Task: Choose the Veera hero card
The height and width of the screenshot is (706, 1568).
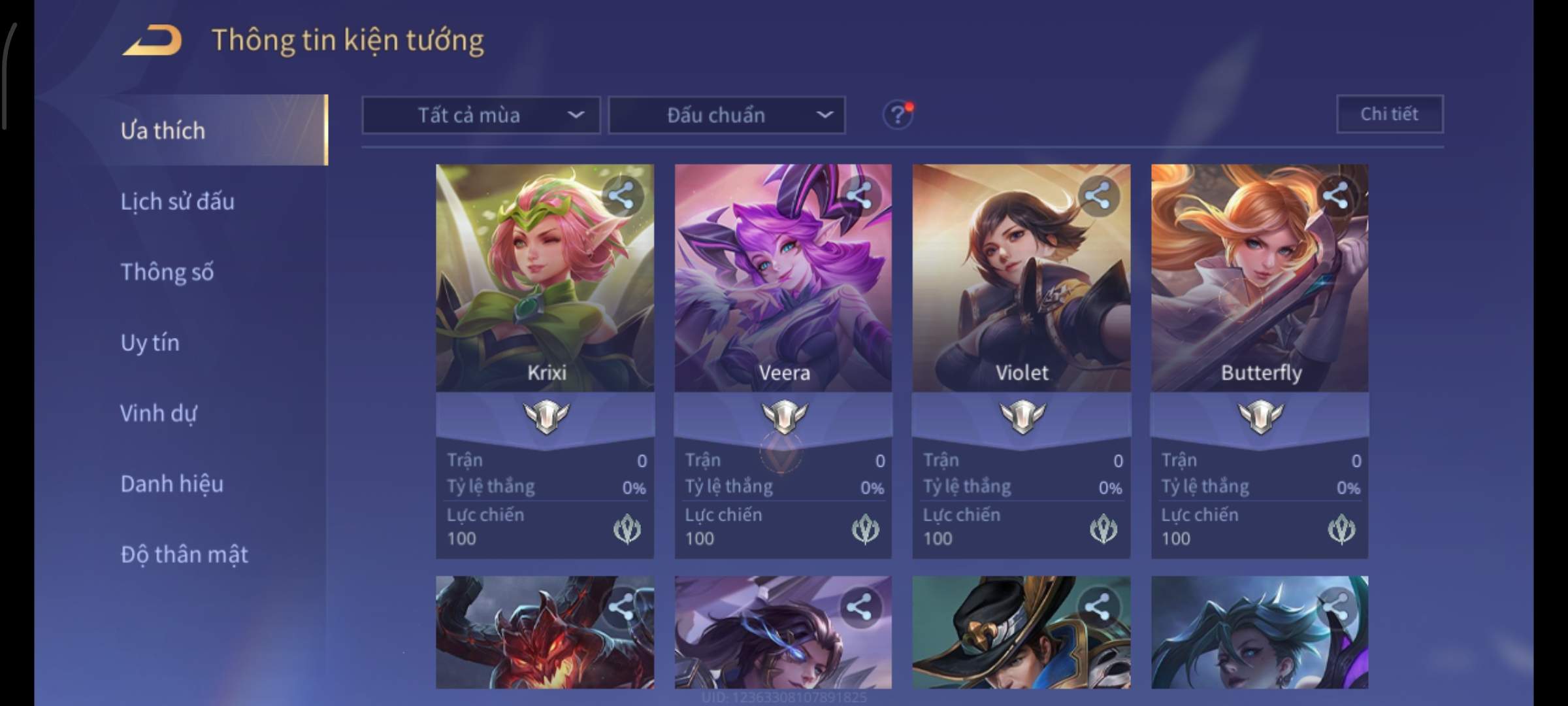Action: [783, 294]
